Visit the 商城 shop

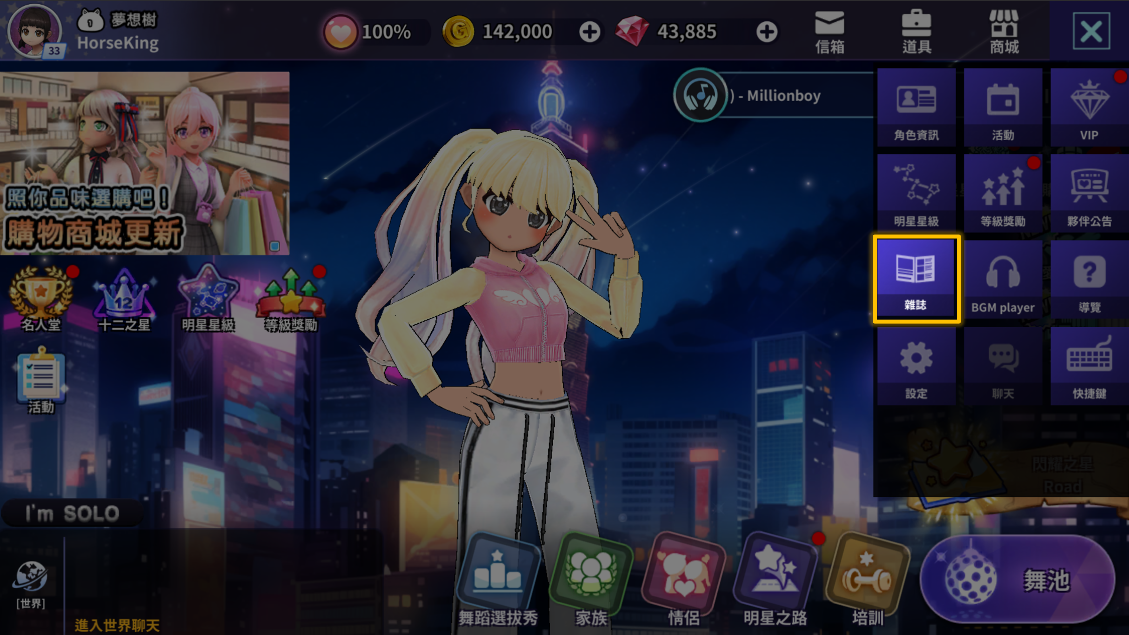pos(1003,31)
